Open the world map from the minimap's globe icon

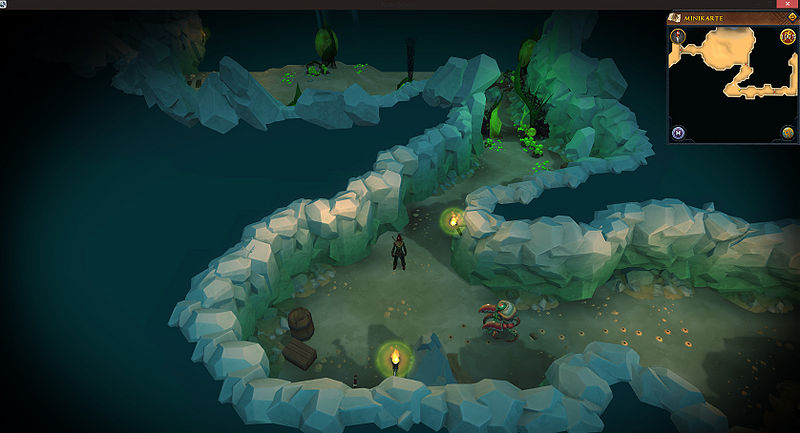pyautogui.click(x=787, y=132)
